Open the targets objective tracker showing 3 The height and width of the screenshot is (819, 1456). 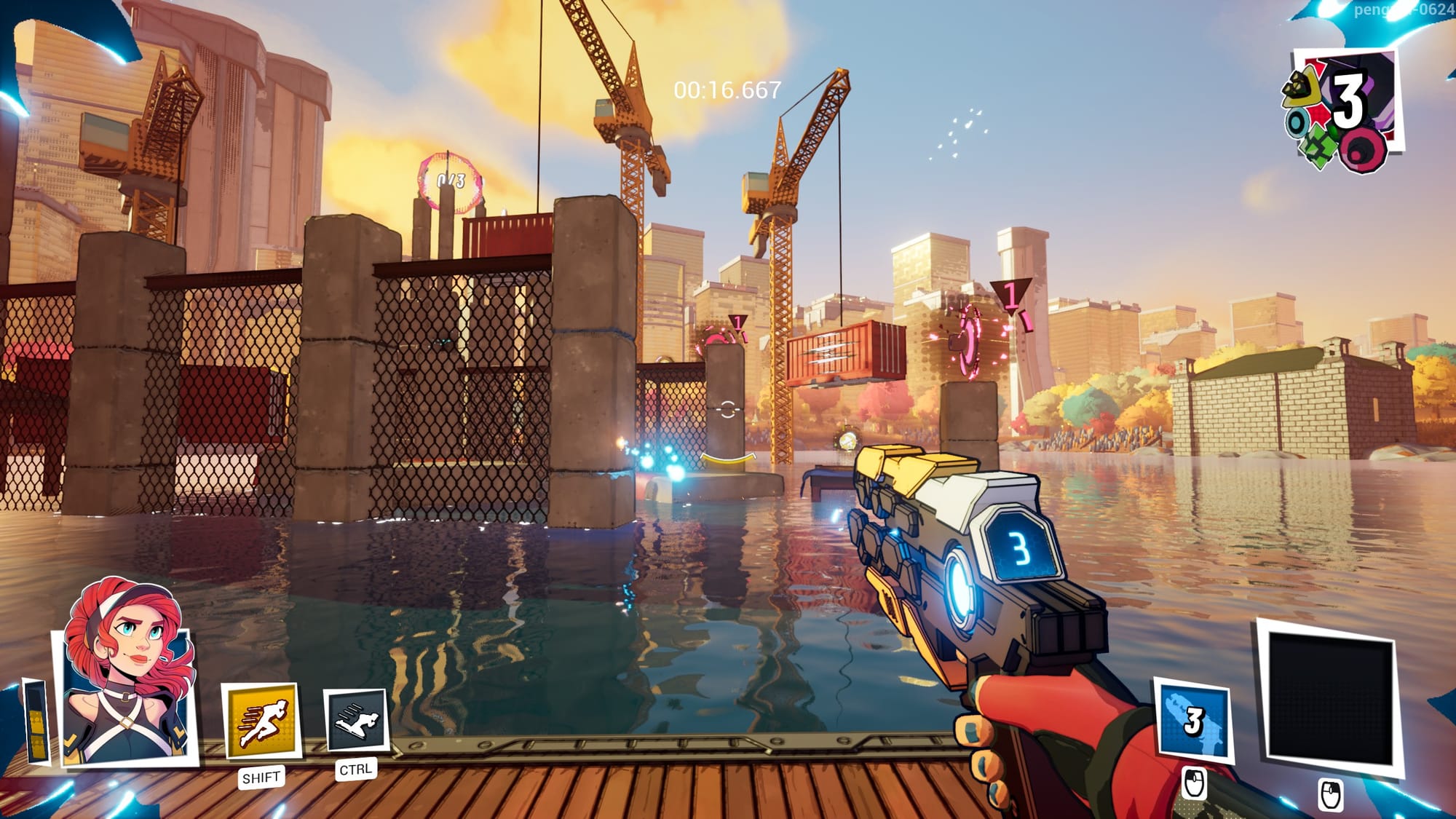1343,109
